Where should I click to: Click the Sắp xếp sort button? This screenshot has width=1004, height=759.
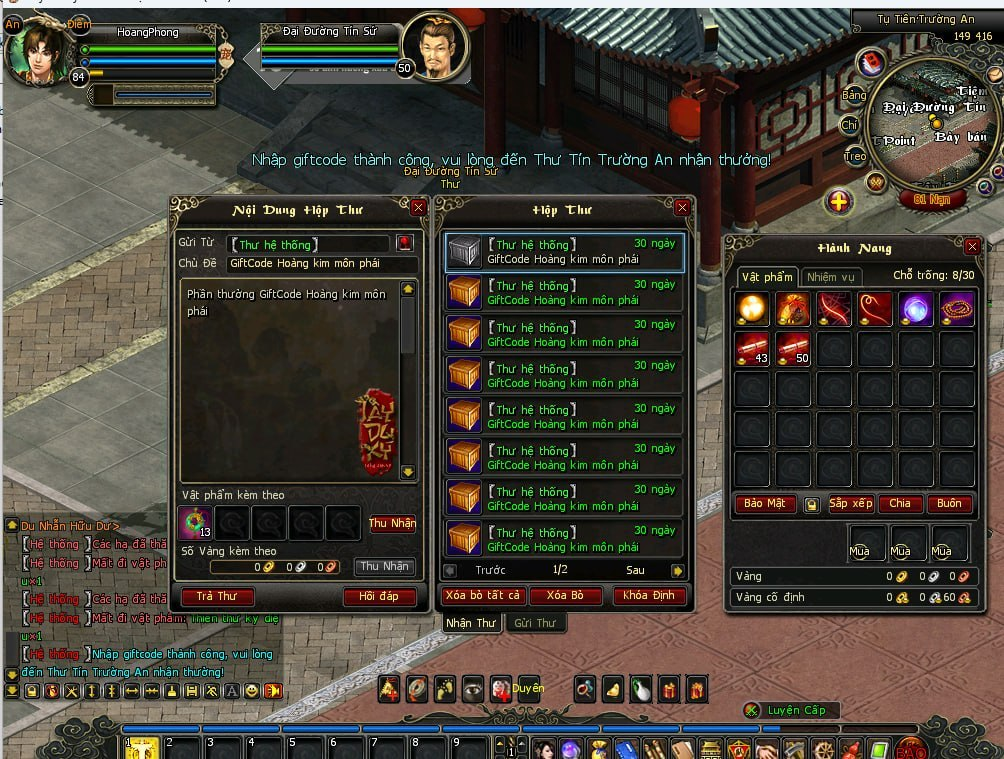850,504
